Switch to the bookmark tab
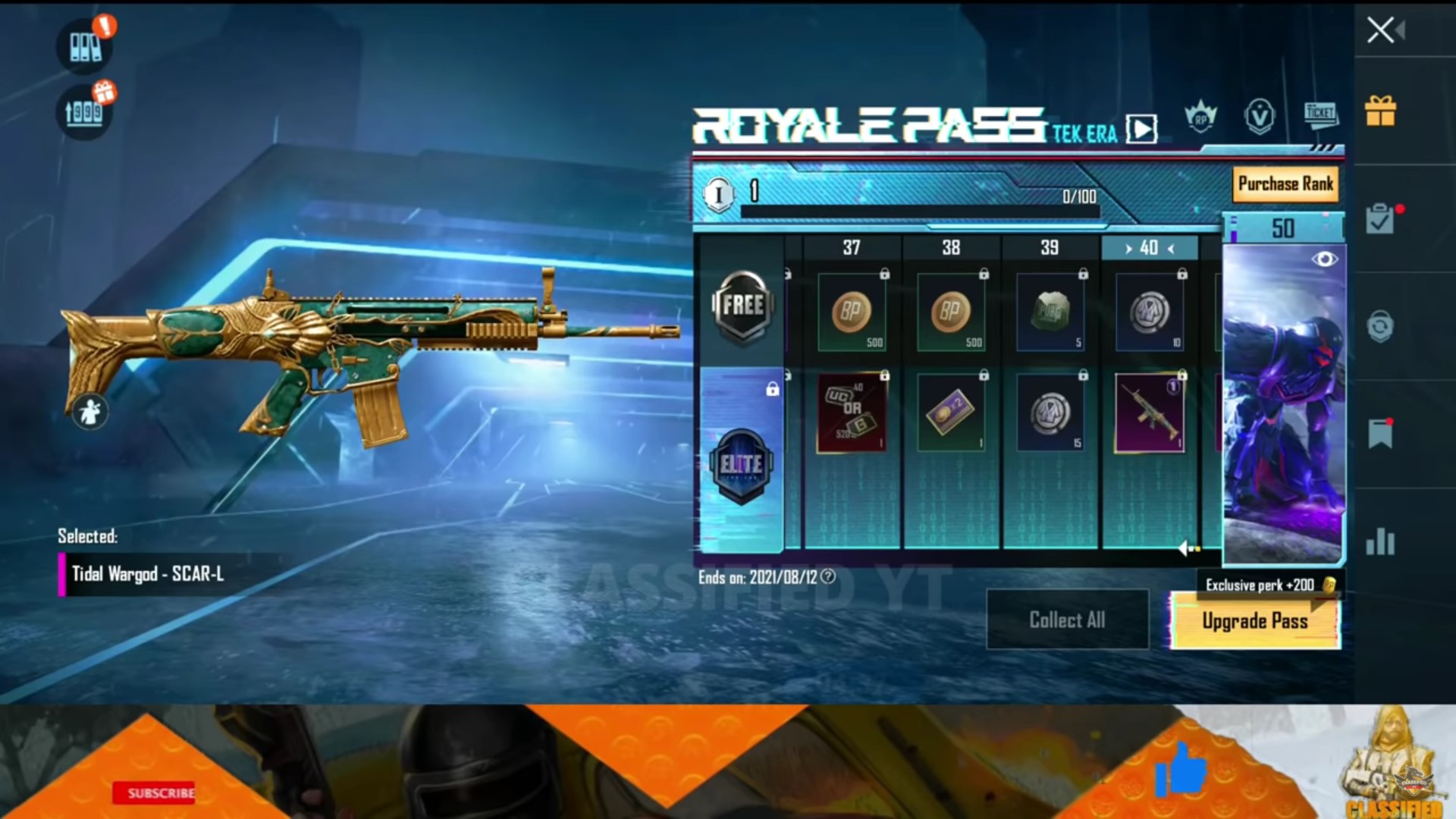 point(1380,434)
